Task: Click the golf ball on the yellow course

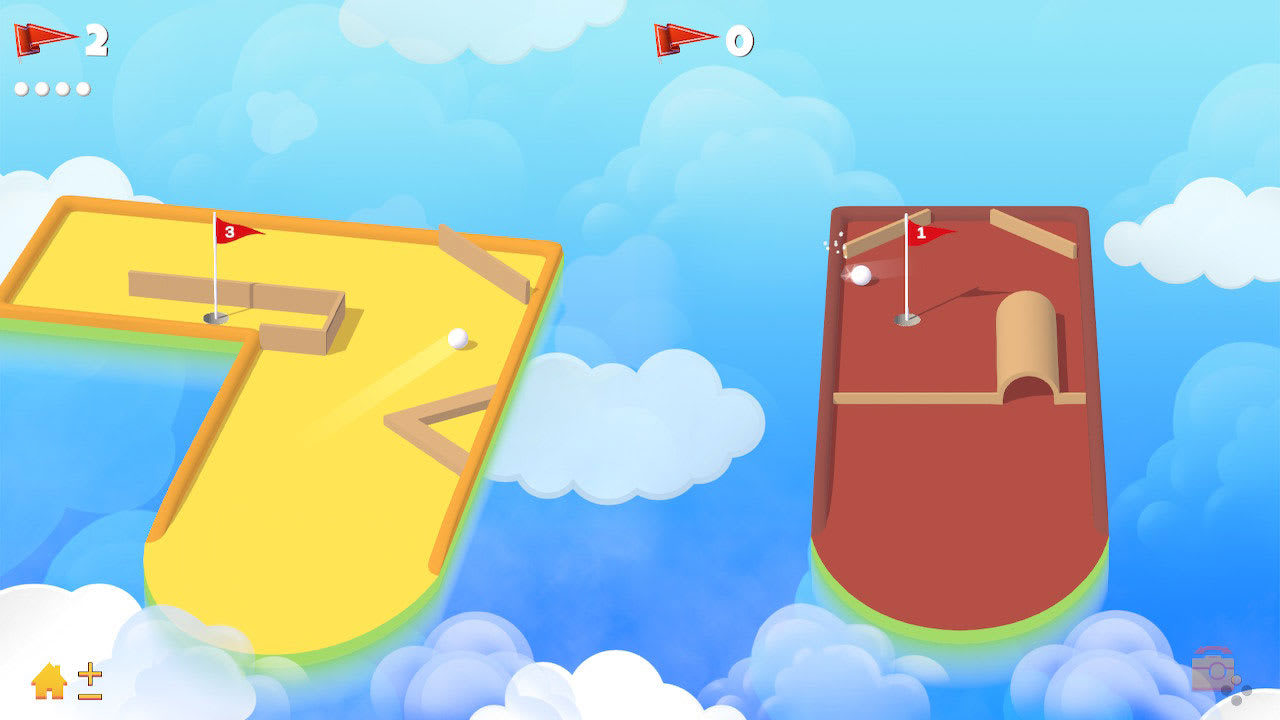Action: coord(458,339)
